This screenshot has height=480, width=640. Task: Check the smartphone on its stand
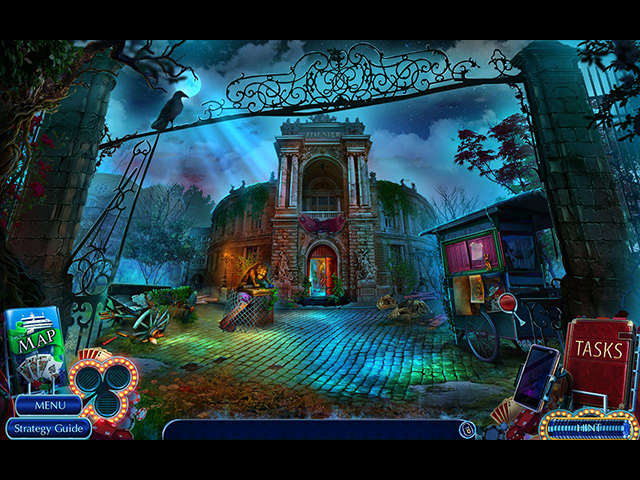click(536, 378)
